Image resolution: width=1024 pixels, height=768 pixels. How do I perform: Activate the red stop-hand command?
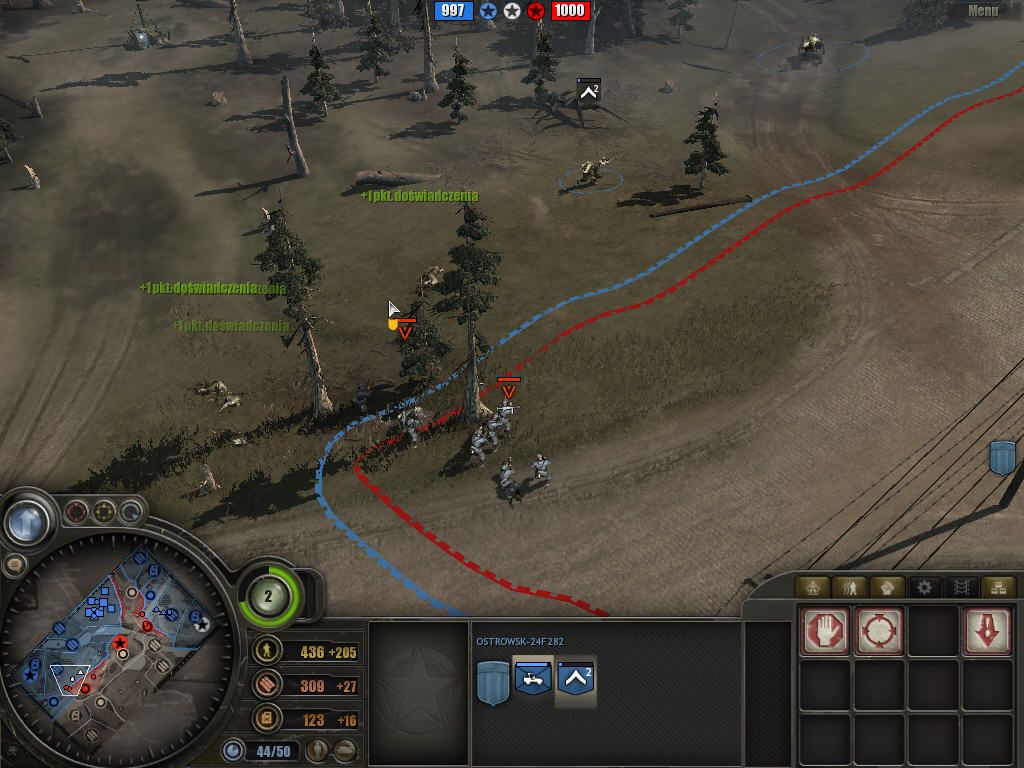coord(825,631)
